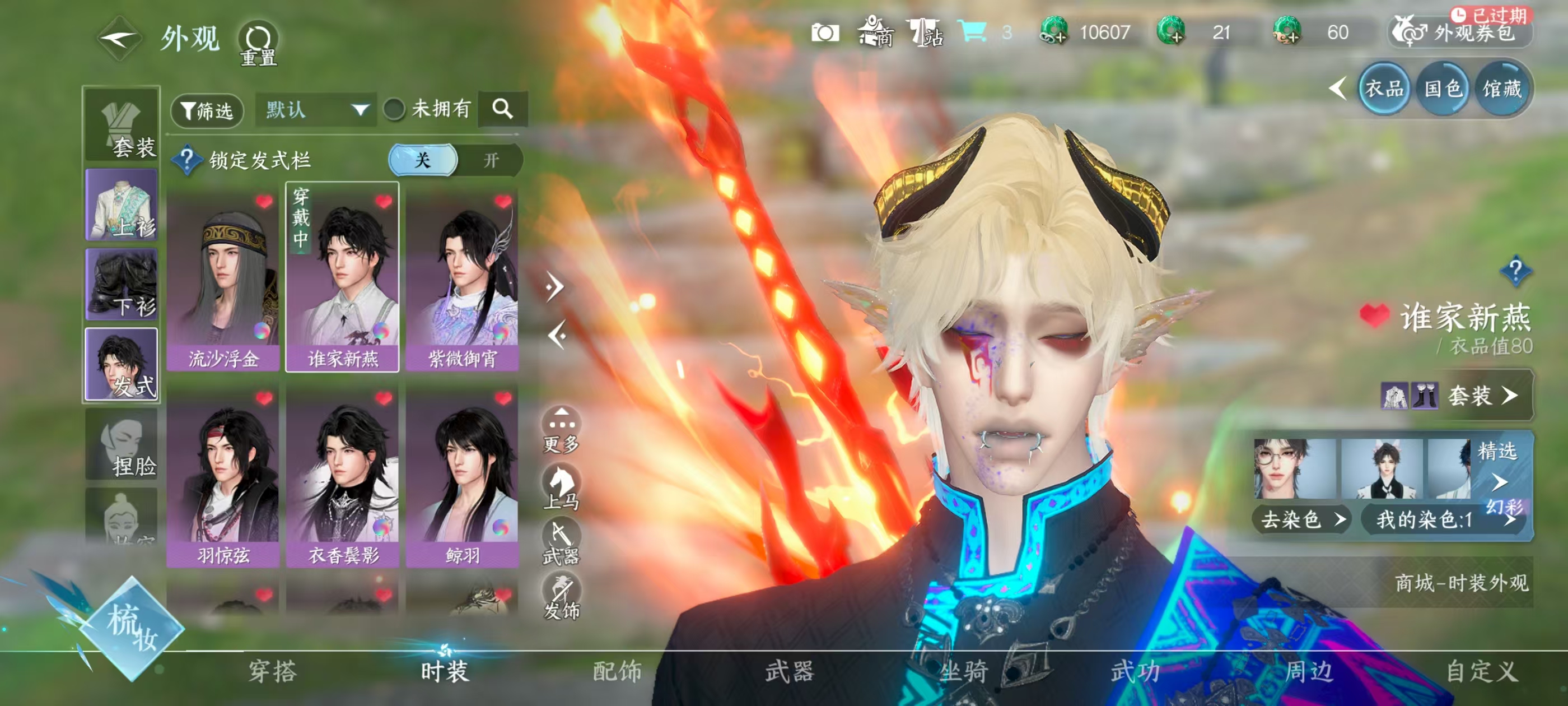
Task: Choose the 鲸羽 hairstyle
Action: [x=462, y=477]
